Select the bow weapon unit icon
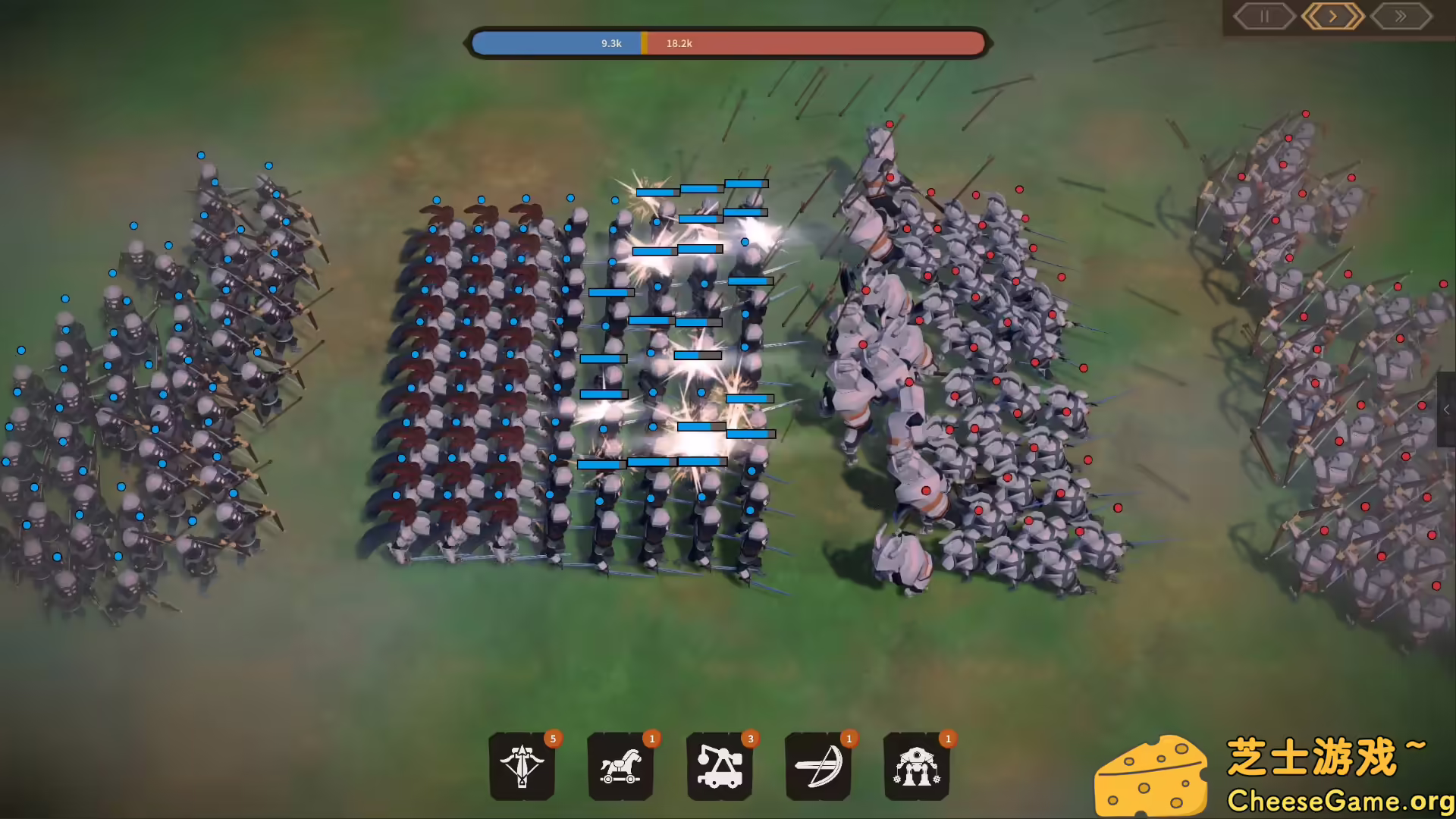1456x819 pixels. pos(818,768)
